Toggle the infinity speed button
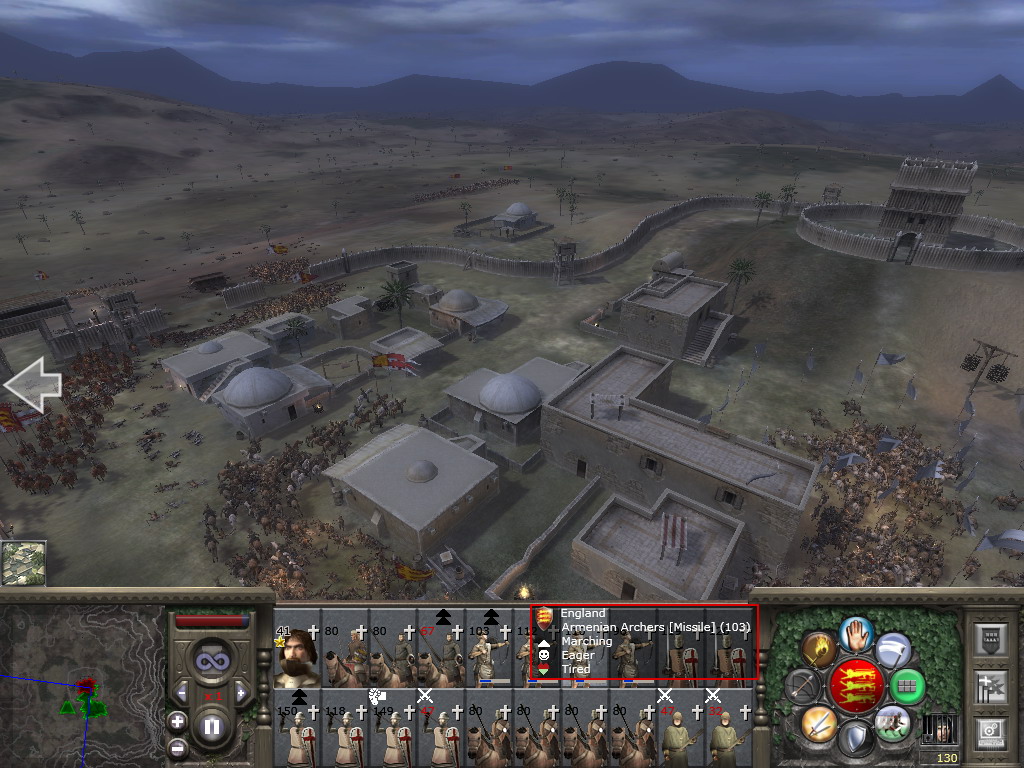Screen dimensions: 1024x768 click(x=211, y=660)
